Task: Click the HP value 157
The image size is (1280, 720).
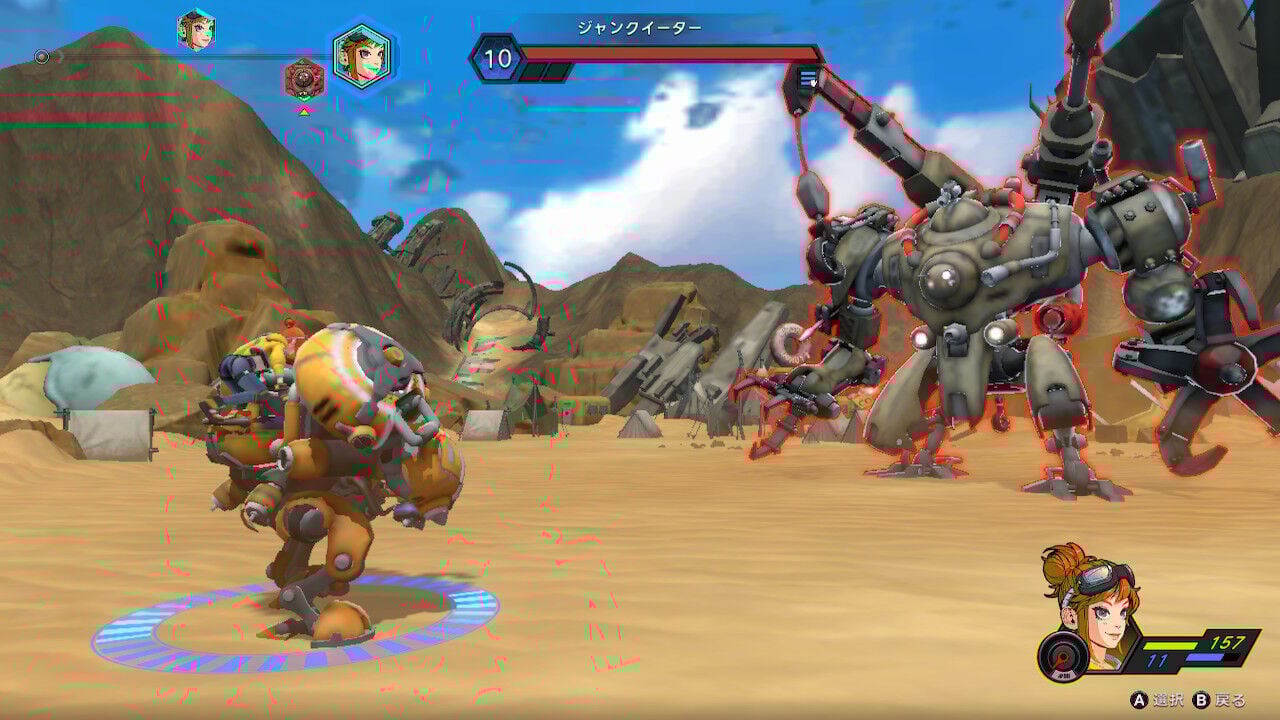Action: point(1226,643)
